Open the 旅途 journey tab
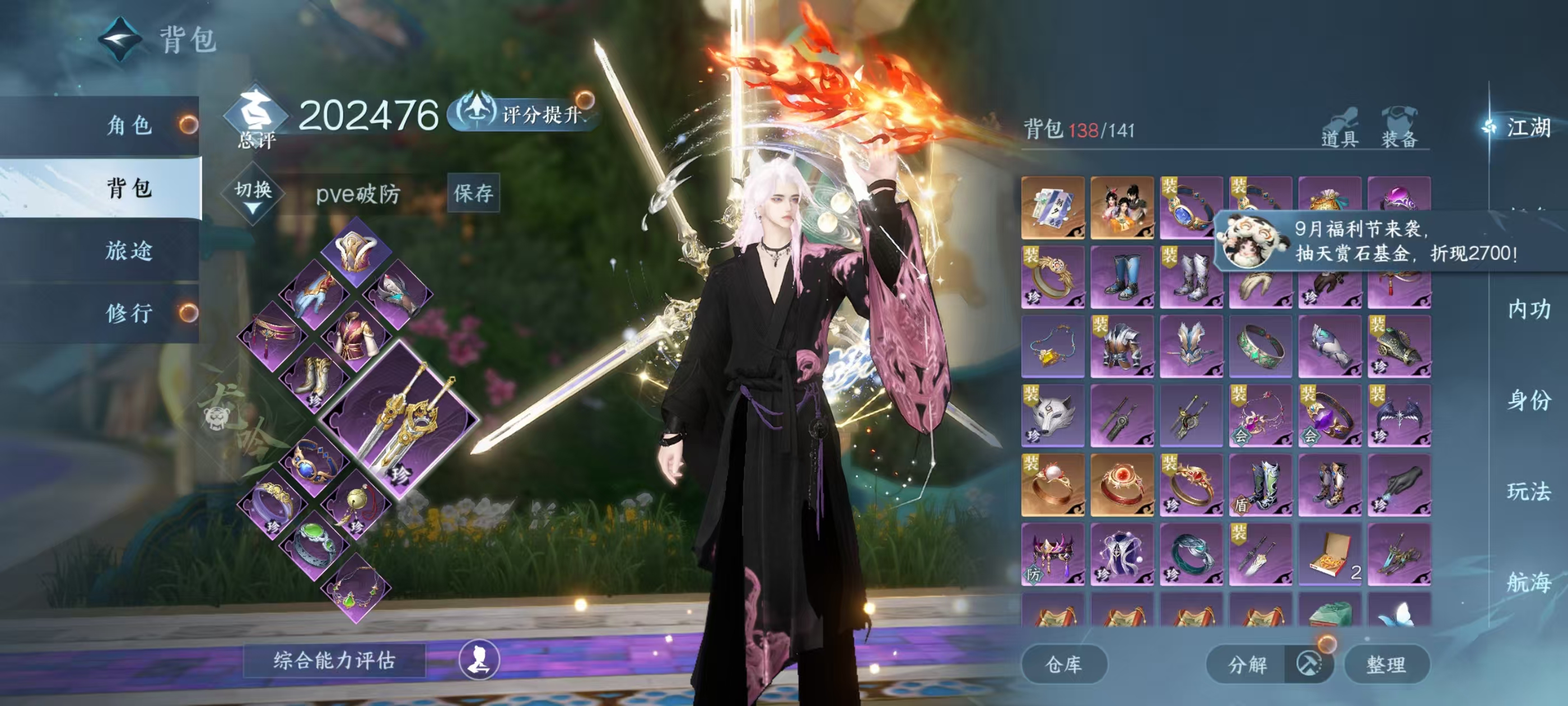 click(x=129, y=250)
